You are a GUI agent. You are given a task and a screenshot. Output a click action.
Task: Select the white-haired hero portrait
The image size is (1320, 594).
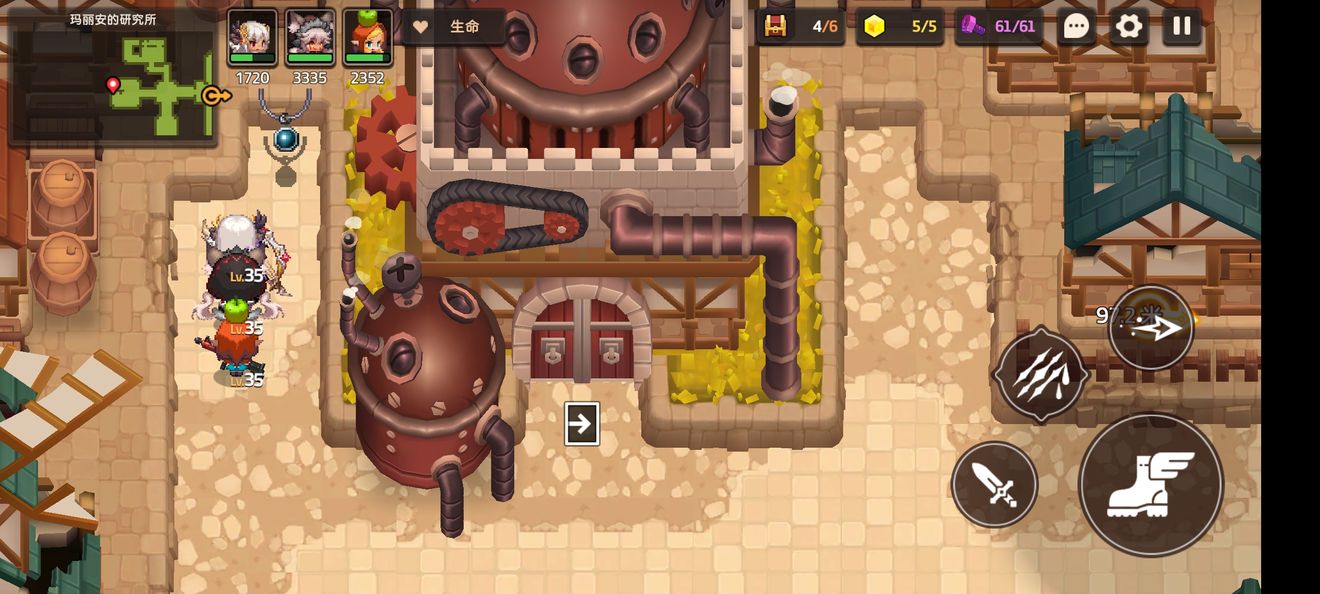point(252,38)
